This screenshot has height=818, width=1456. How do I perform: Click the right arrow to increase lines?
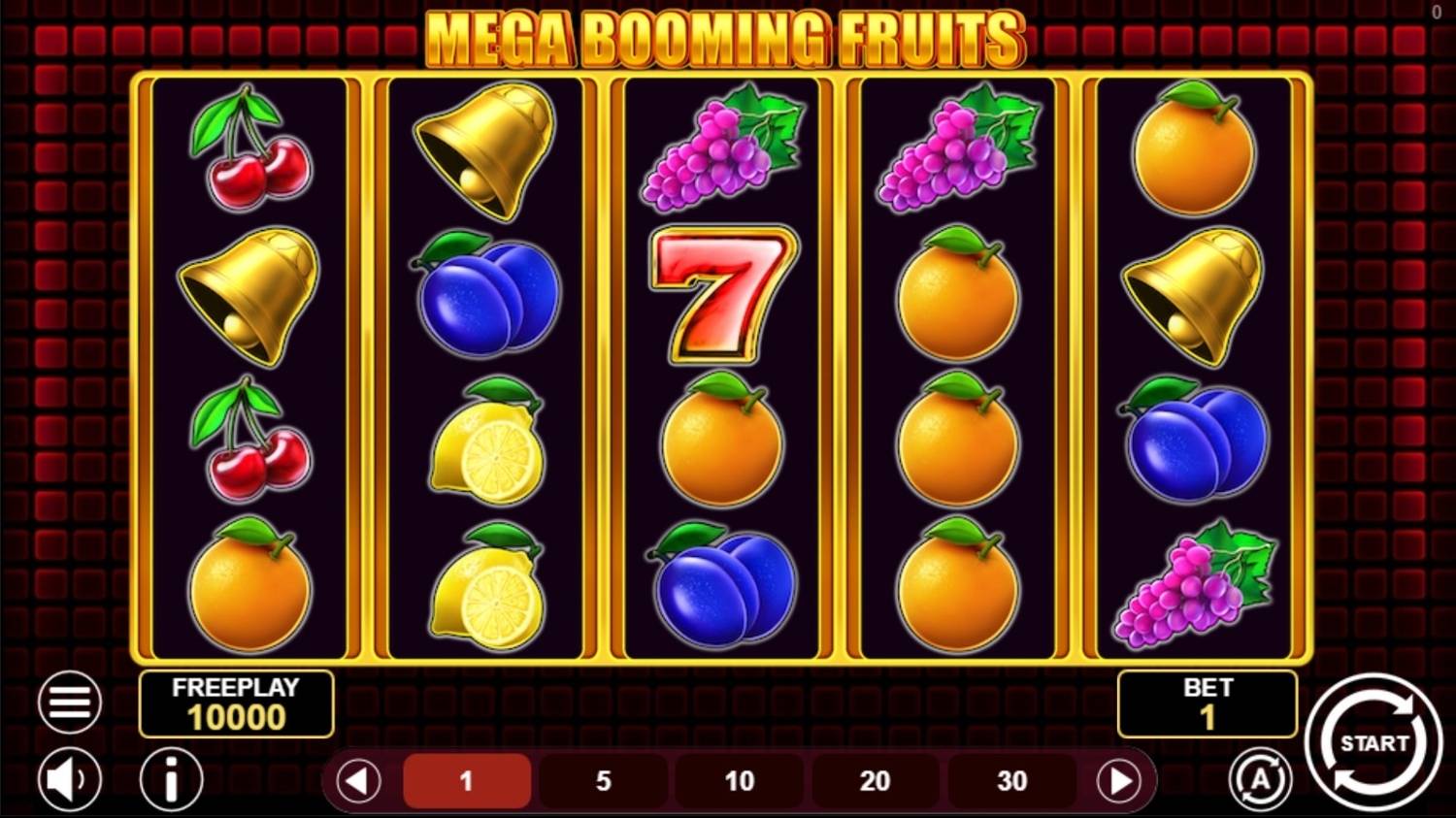1123,780
